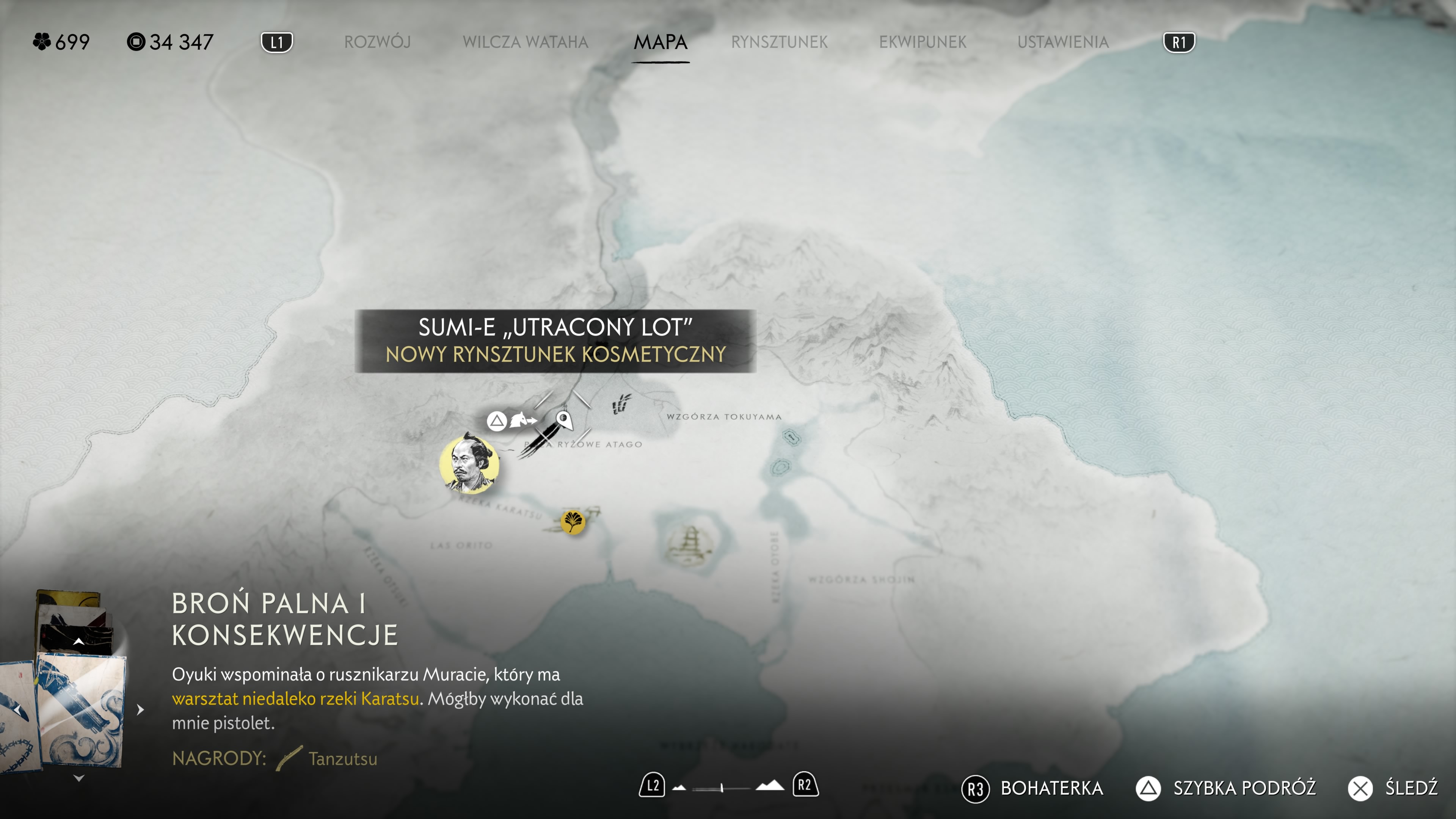Select the horse fast travel marker
This screenshot has width=1456, height=819.
(523, 420)
